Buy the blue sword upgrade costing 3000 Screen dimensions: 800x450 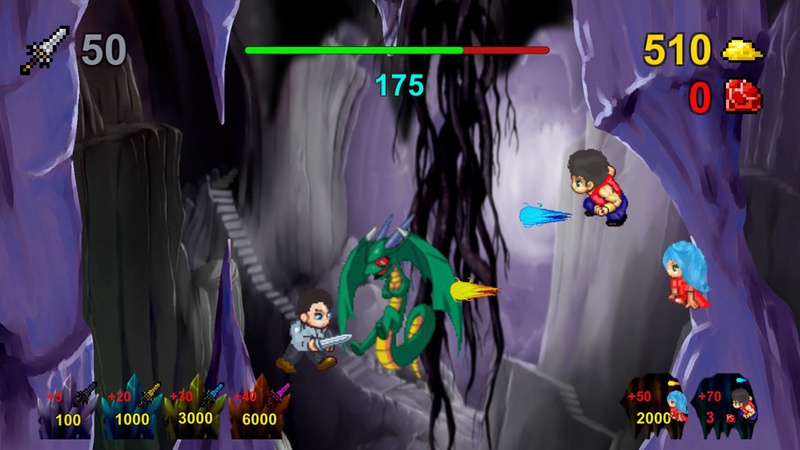(196, 406)
